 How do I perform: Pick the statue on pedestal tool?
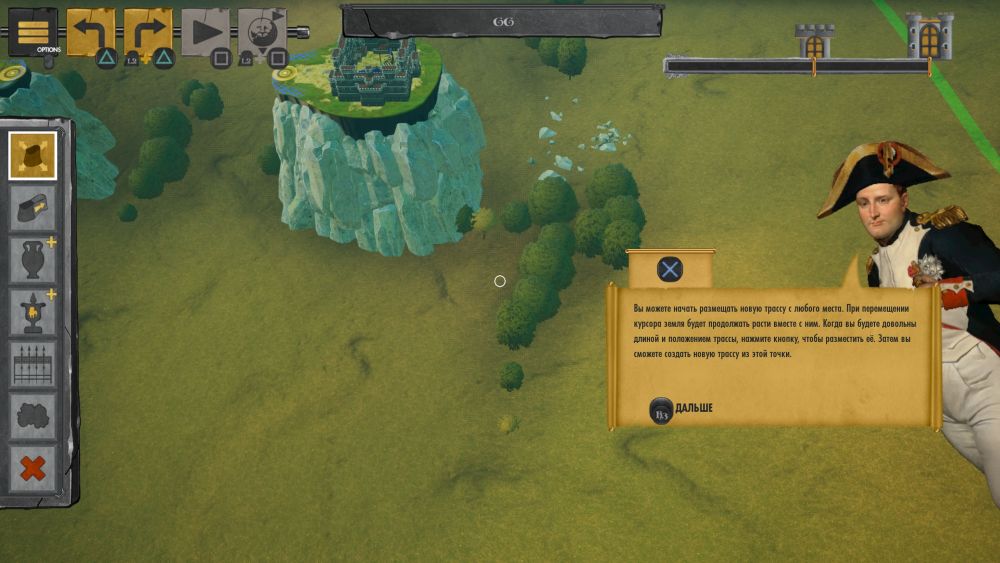coord(33,313)
